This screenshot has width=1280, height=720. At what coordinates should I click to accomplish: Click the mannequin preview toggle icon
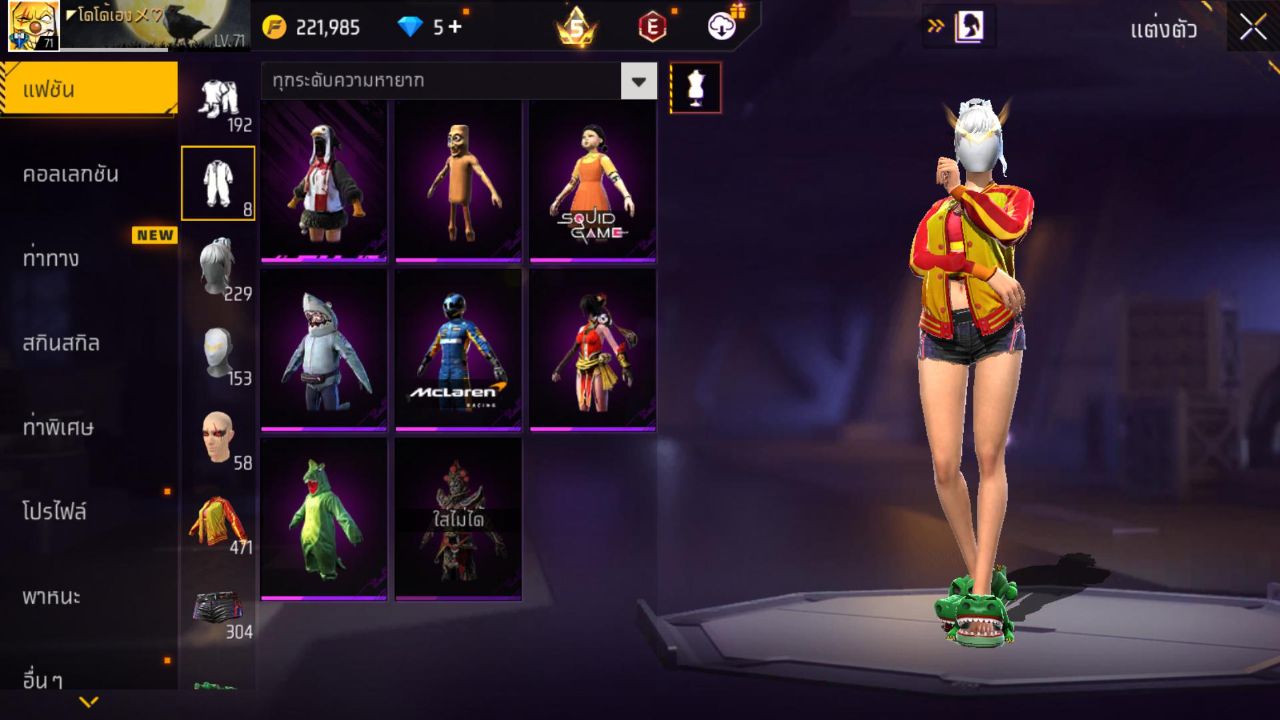point(695,88)
